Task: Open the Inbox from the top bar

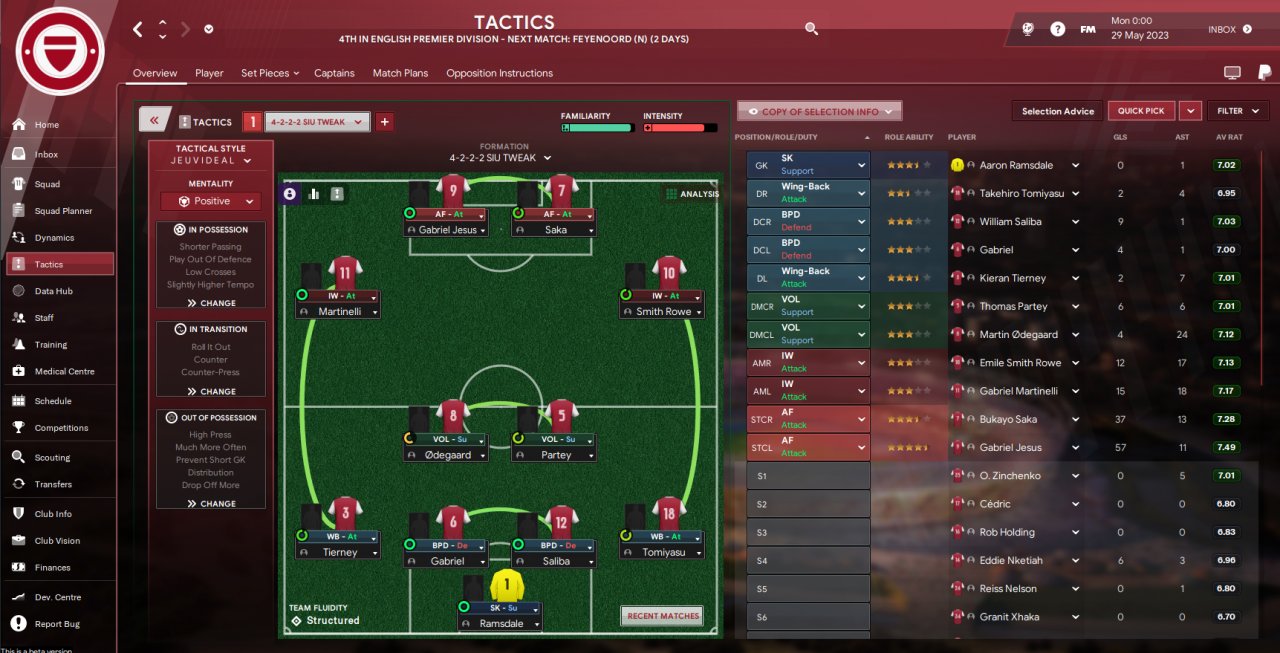Action: 1229,30
